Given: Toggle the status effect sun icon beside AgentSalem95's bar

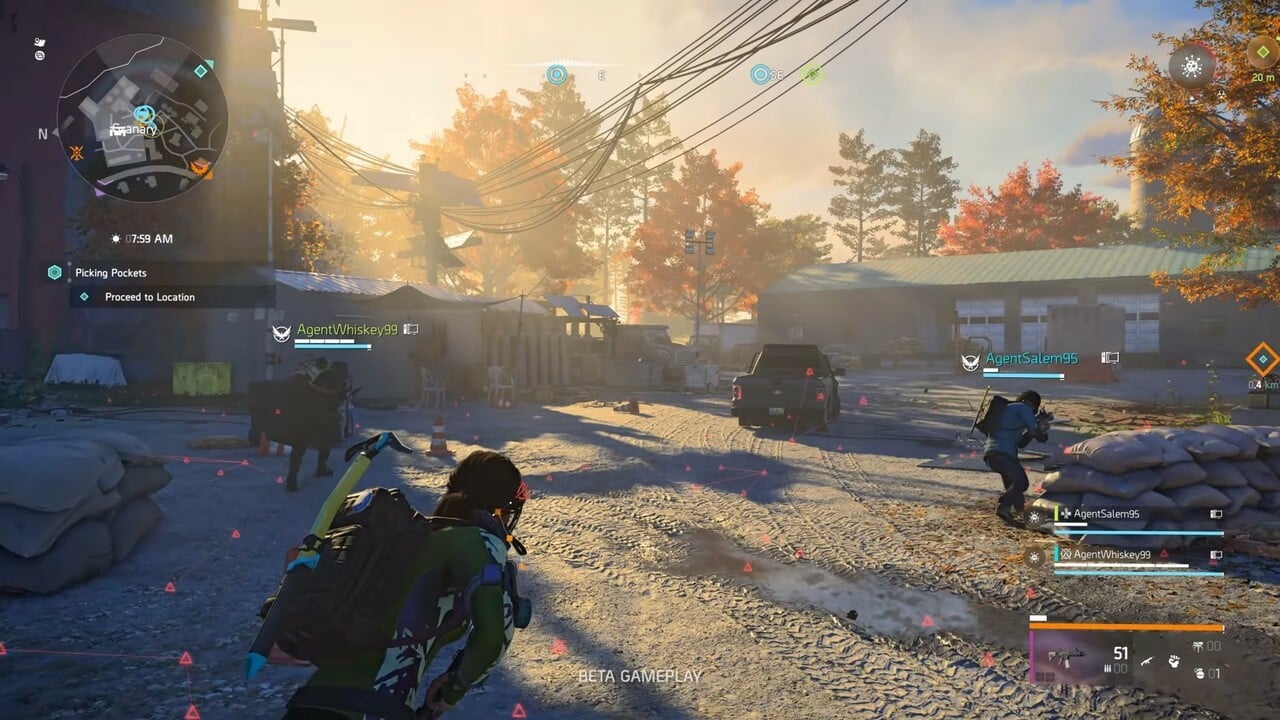Looking at the screenshot, I should coord(1032,517).
